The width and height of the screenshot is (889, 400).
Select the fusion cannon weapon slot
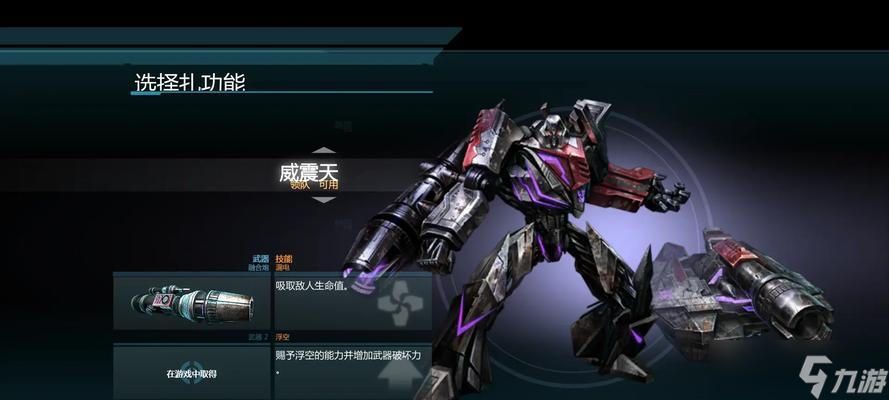click(191, 302)
